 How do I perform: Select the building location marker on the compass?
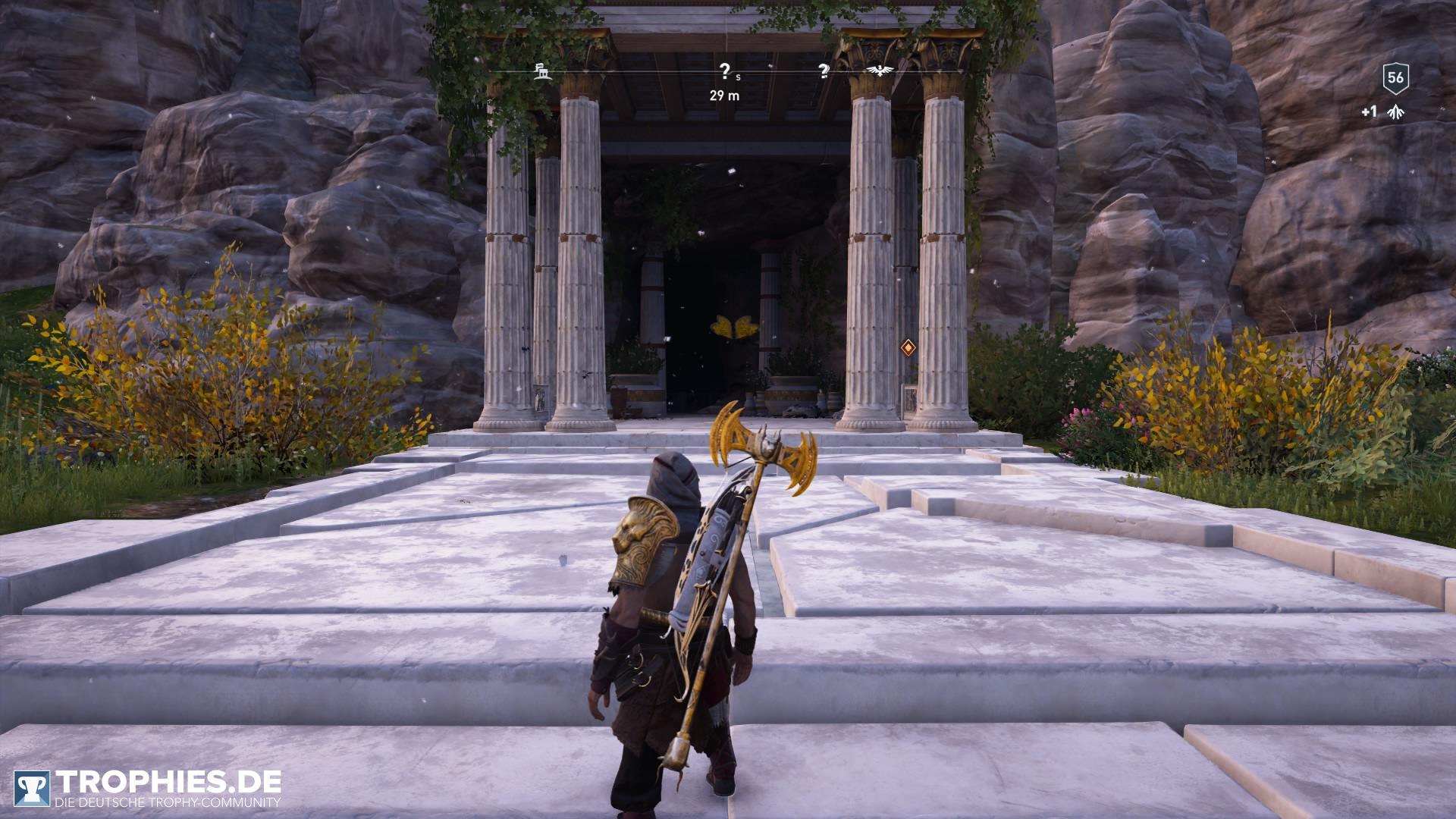[x=542, y=73]
